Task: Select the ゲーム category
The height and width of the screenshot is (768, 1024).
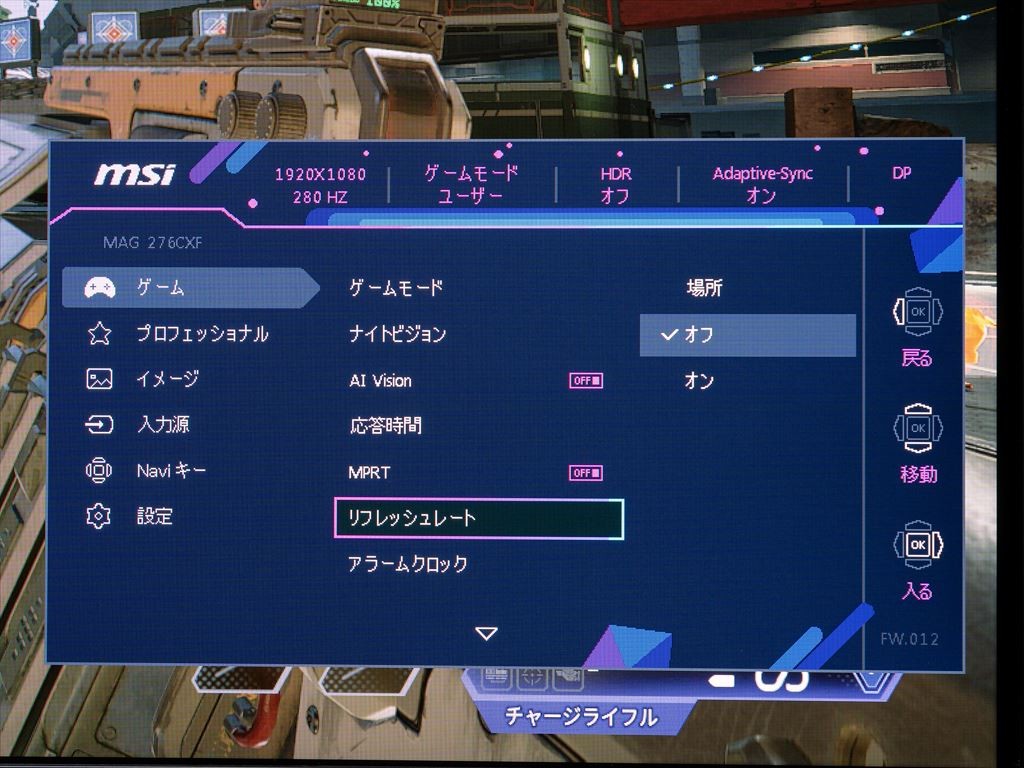Action: (160, 288)
